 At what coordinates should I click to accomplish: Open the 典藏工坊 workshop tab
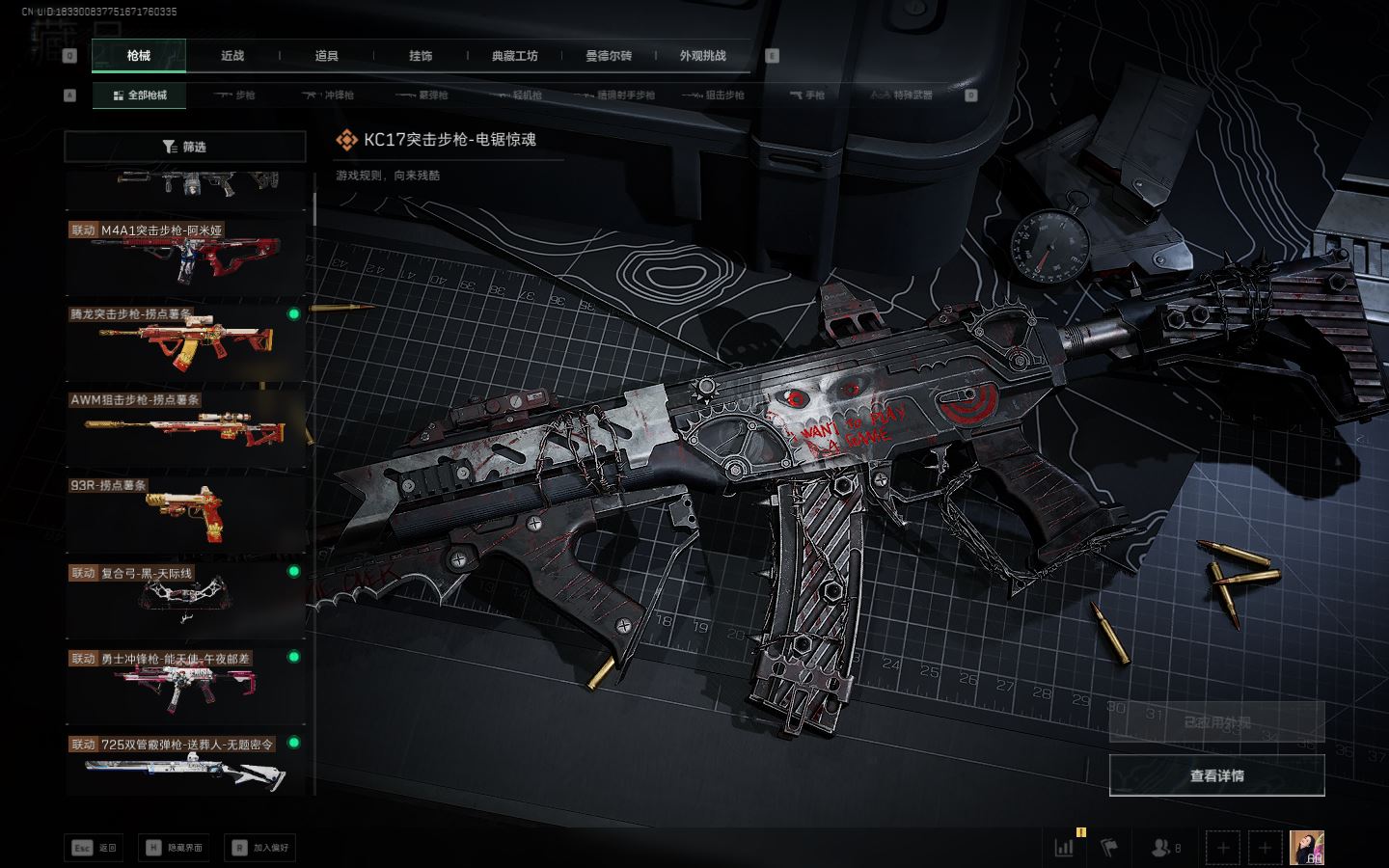[x=515, y=56]
